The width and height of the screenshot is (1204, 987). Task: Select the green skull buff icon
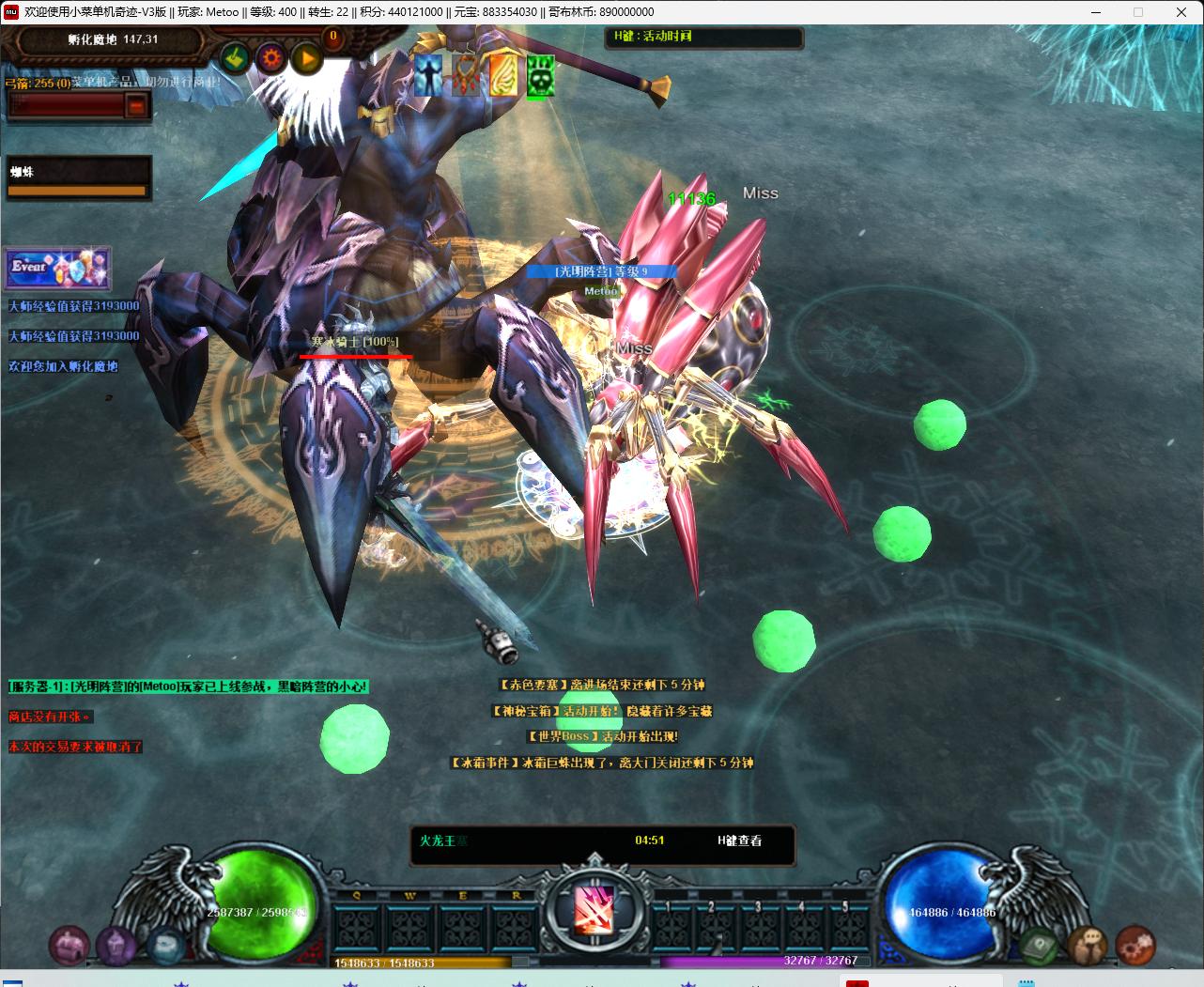(x=539, y=75)
